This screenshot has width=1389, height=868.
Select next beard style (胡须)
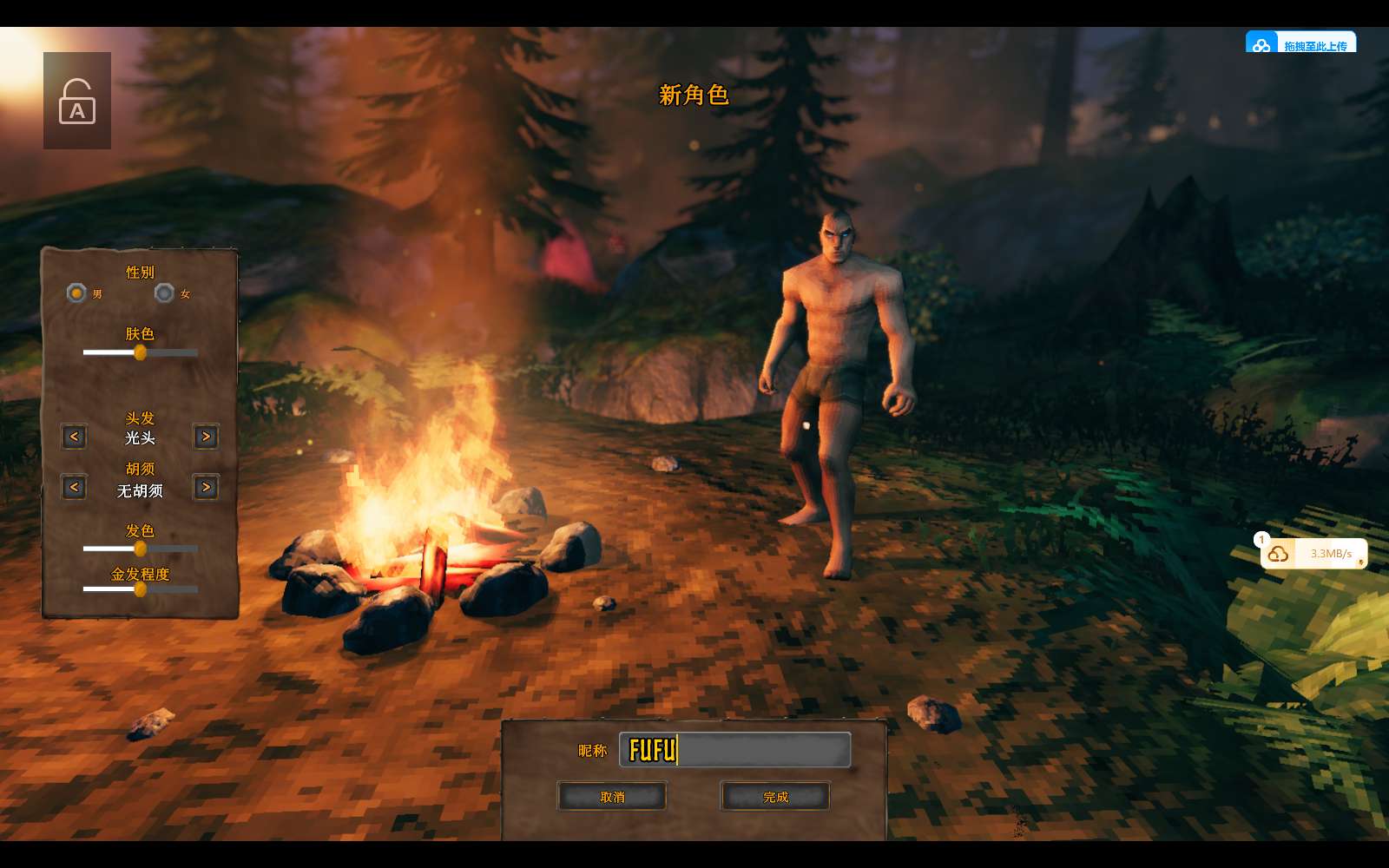point(206,487)
